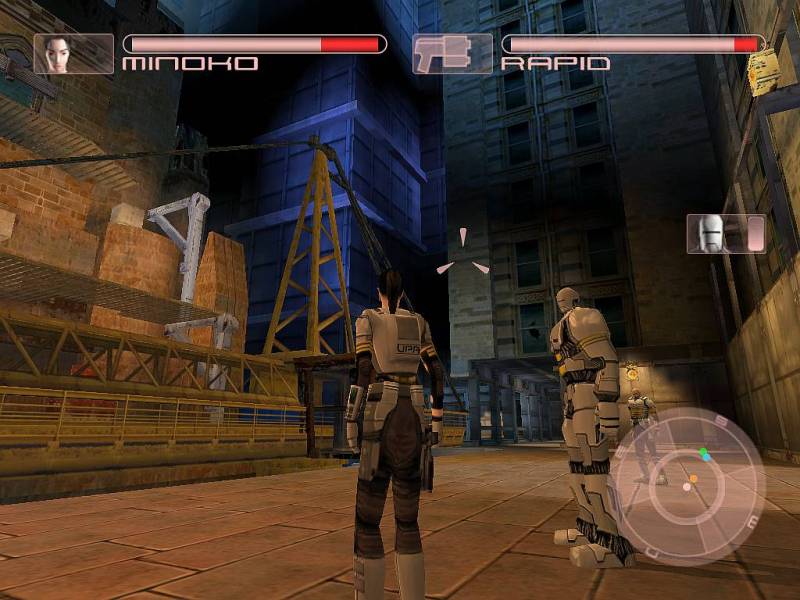Click the robot companion portrait
The height and width of the screenshot is (600, 800).
[713, 233]
